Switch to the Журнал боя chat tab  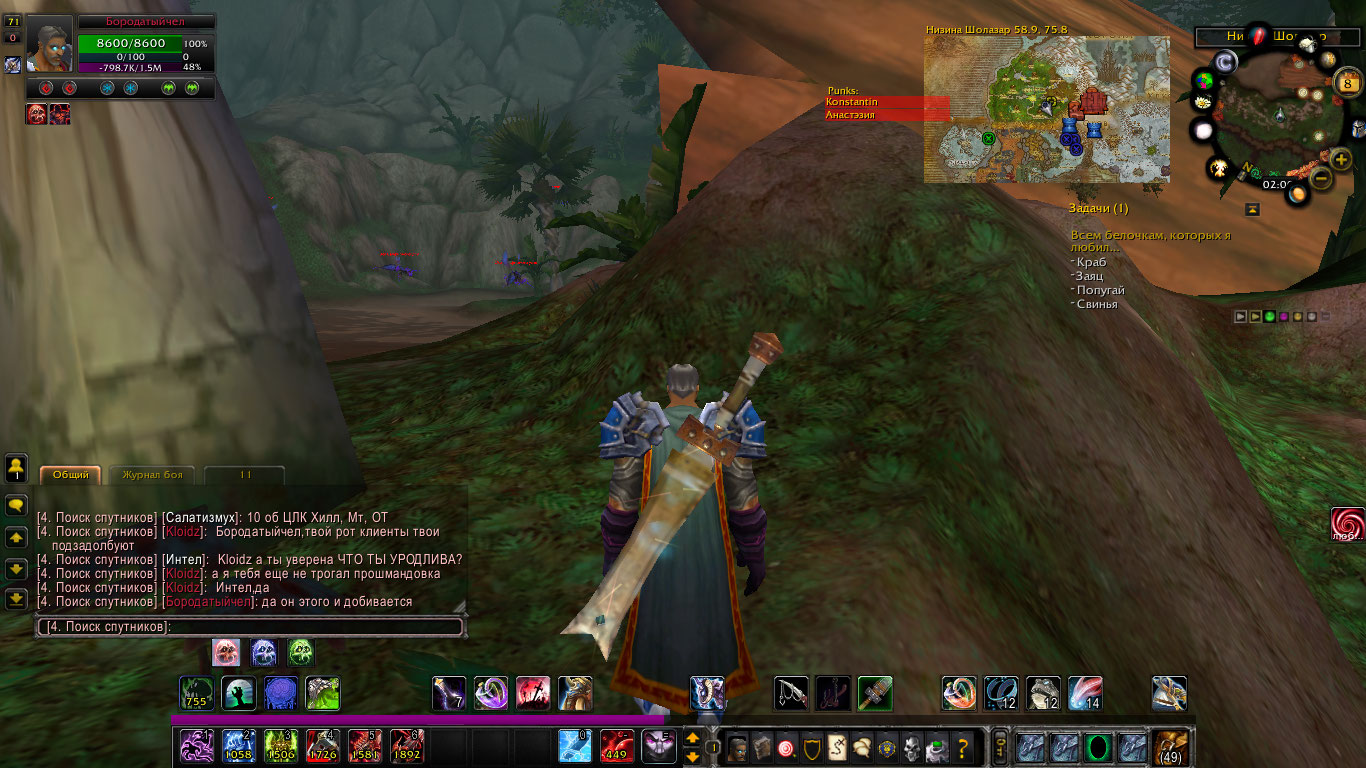point(152,475)
